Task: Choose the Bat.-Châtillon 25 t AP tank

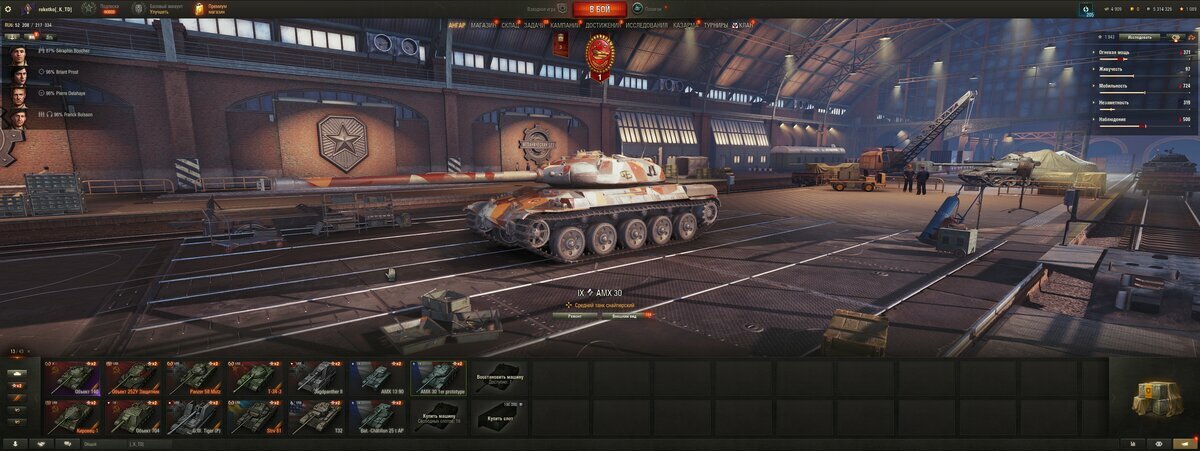Action: click(378, 417)
